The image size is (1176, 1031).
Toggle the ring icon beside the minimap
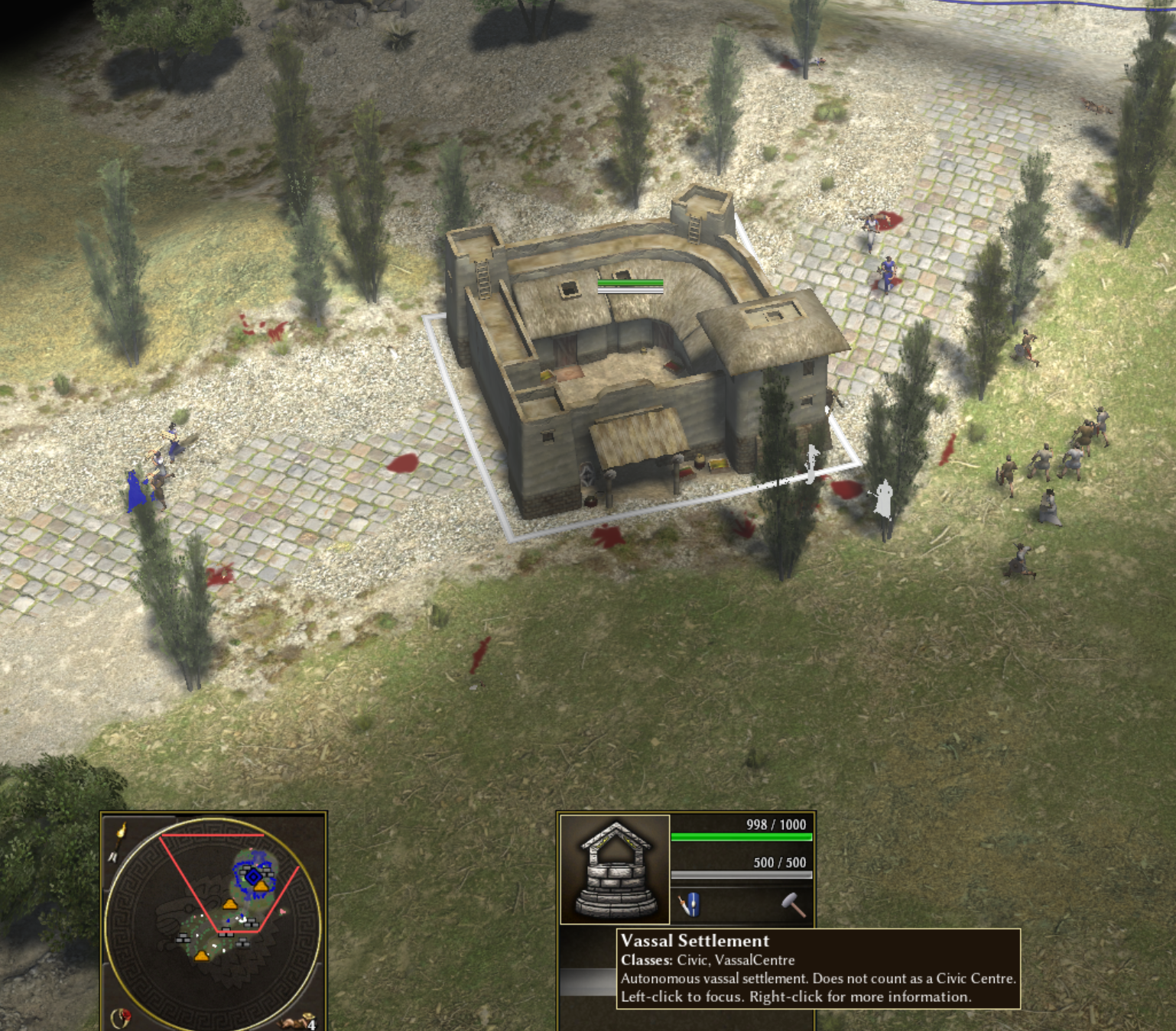(x=121, y=1017)
